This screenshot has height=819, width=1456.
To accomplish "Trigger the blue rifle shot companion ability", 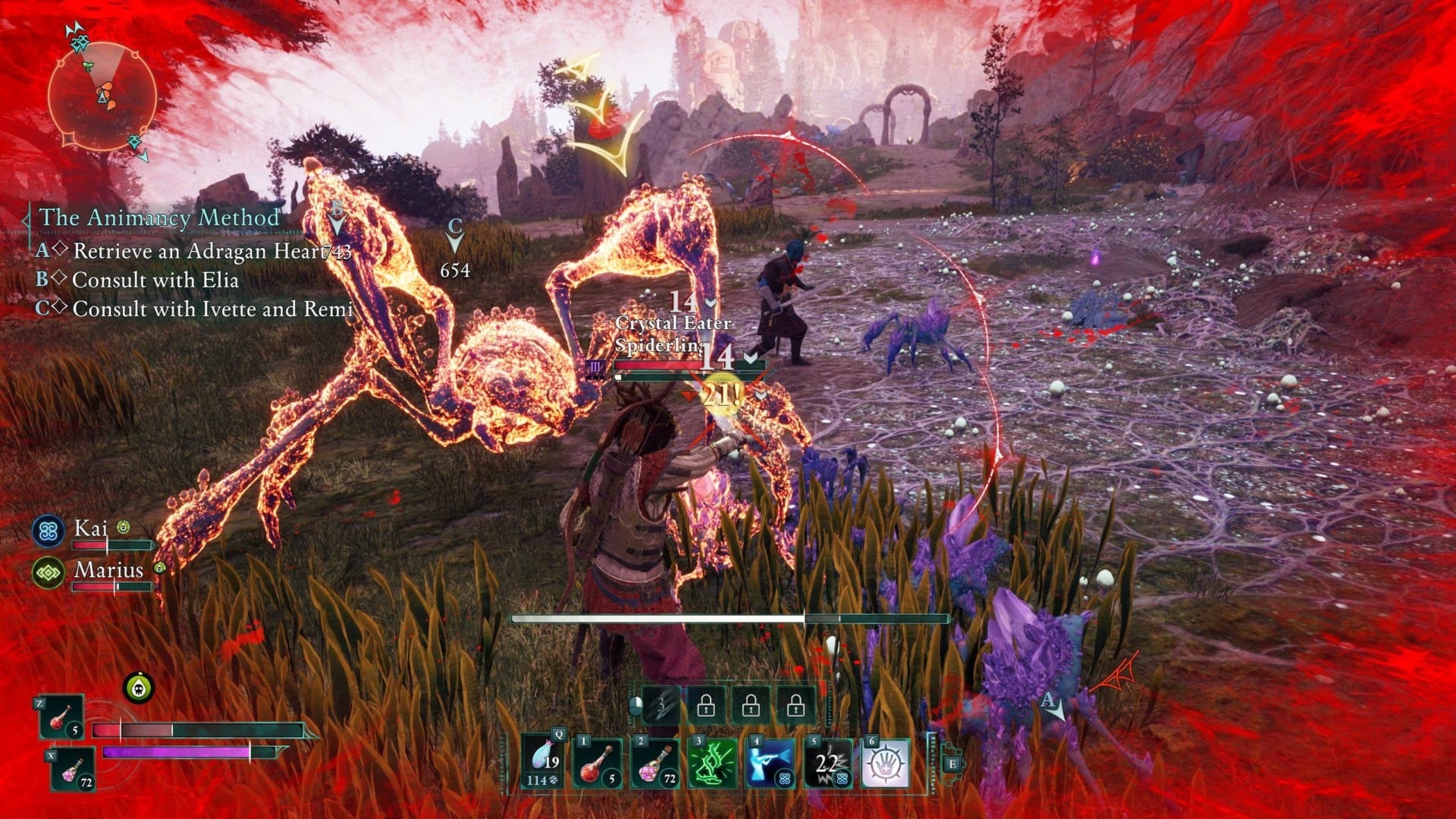I will 770,763.
